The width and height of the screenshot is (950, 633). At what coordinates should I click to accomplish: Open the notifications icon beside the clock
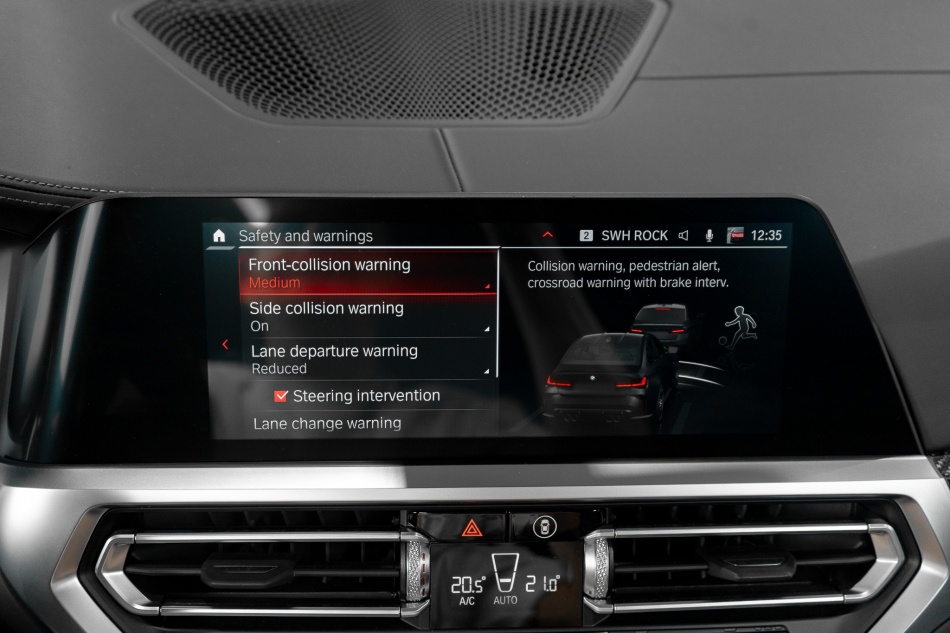[x=736, y=236]
